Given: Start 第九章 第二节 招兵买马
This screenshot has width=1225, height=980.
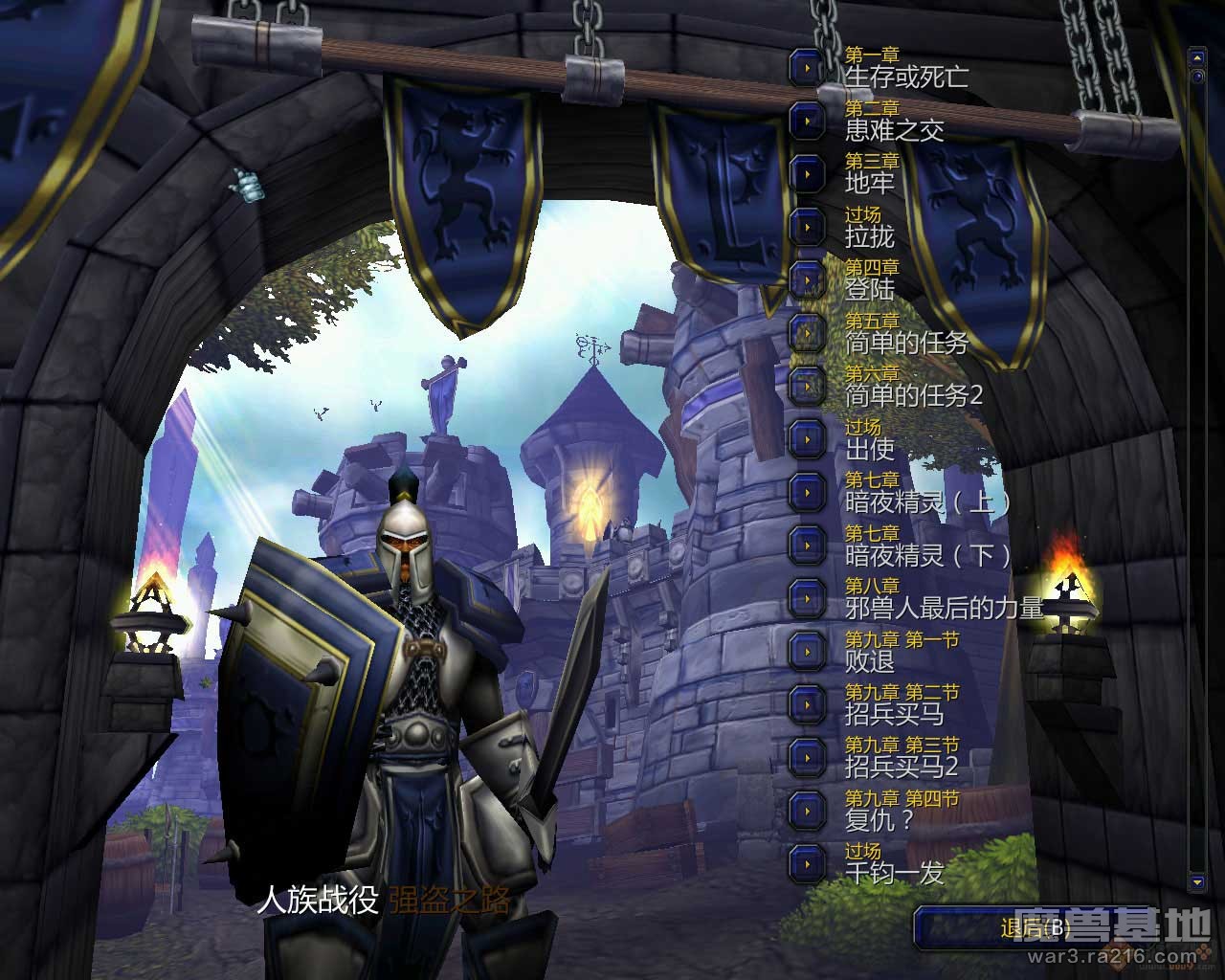Looking at the screenshot, I should click(x=809, y=704).
